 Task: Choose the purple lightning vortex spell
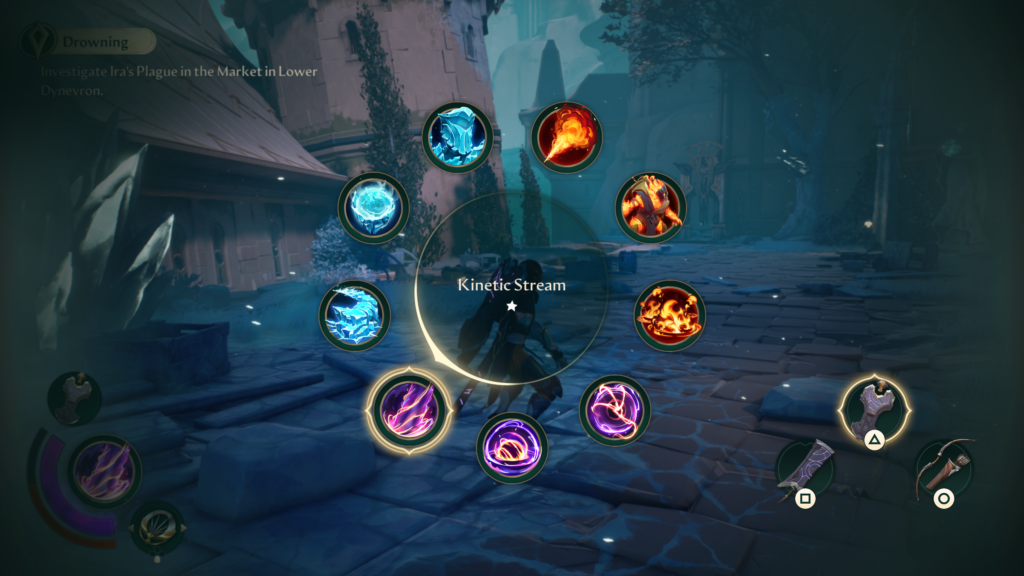pos(614,410)
